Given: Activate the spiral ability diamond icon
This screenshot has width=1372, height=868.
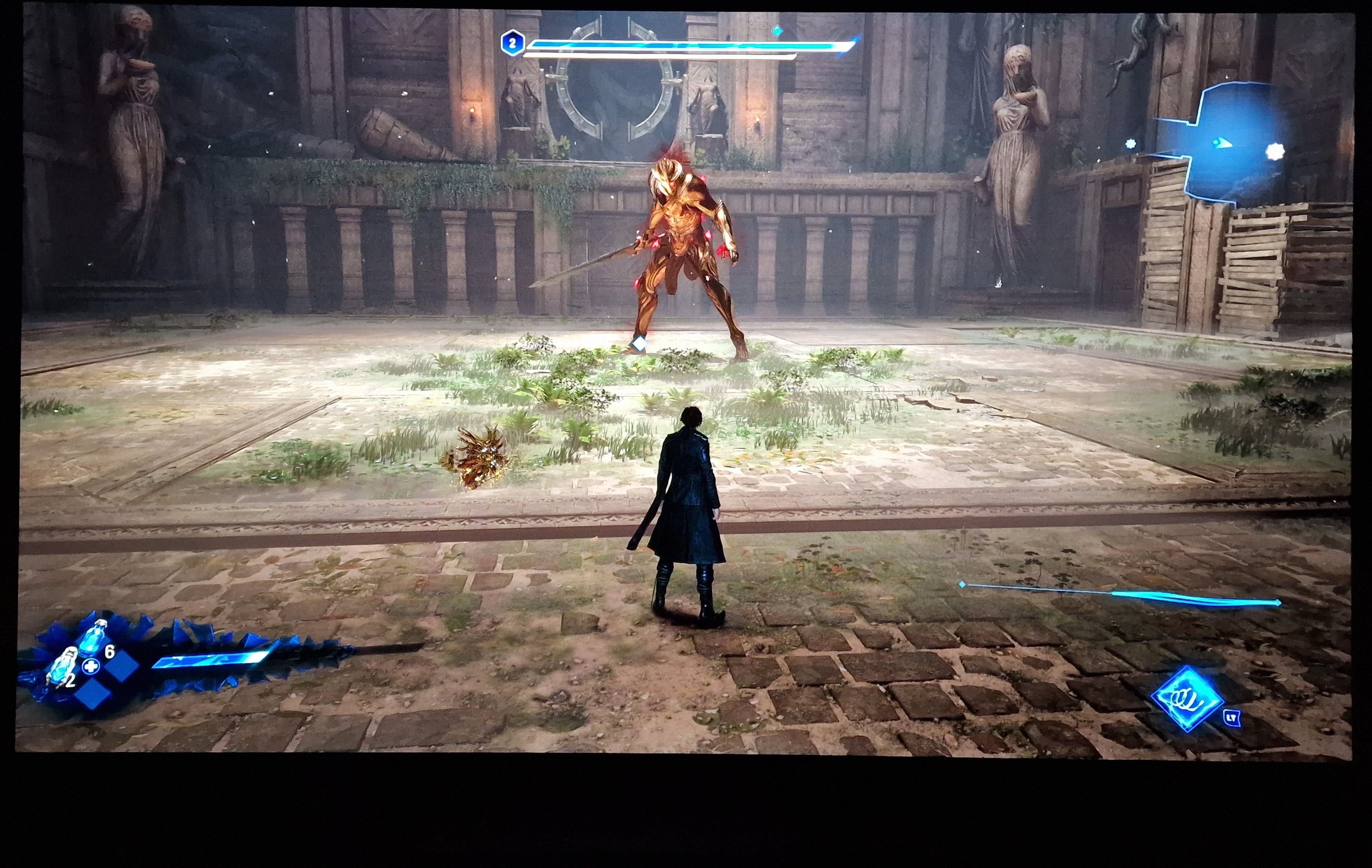Looking at the screenshot, I should pos(1187,698).
